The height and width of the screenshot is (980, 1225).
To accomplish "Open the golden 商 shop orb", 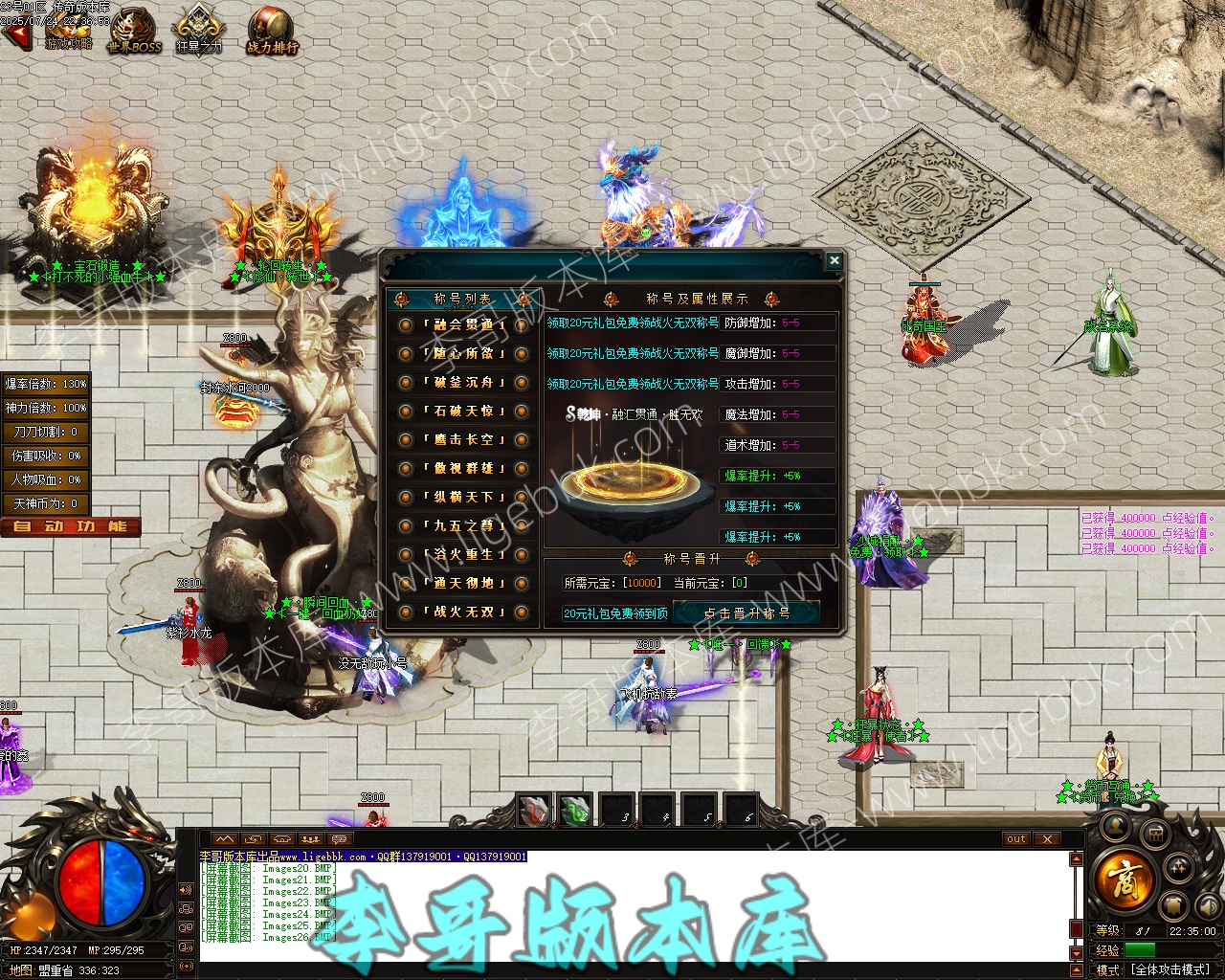I will pos(1124,877).
